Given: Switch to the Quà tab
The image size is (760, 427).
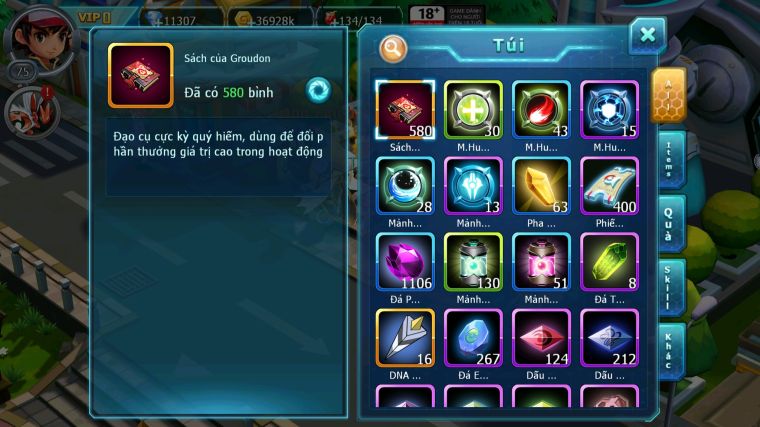Looking at the screenshot, I should pyautogui.click(x=670, y=222).
